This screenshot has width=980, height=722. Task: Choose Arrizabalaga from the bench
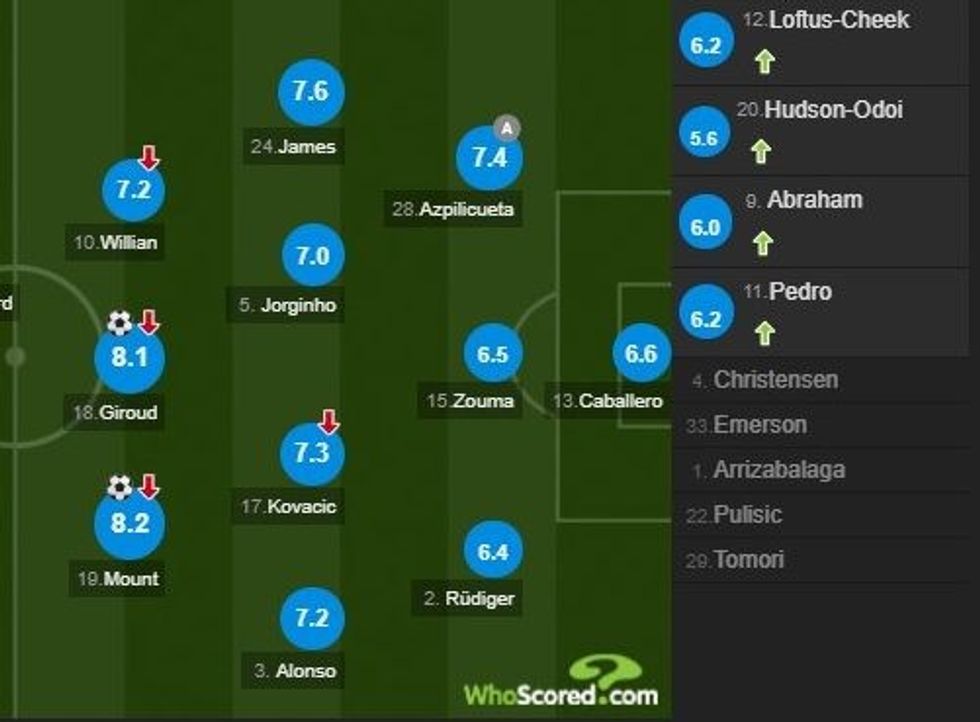(x=778, y=470)
